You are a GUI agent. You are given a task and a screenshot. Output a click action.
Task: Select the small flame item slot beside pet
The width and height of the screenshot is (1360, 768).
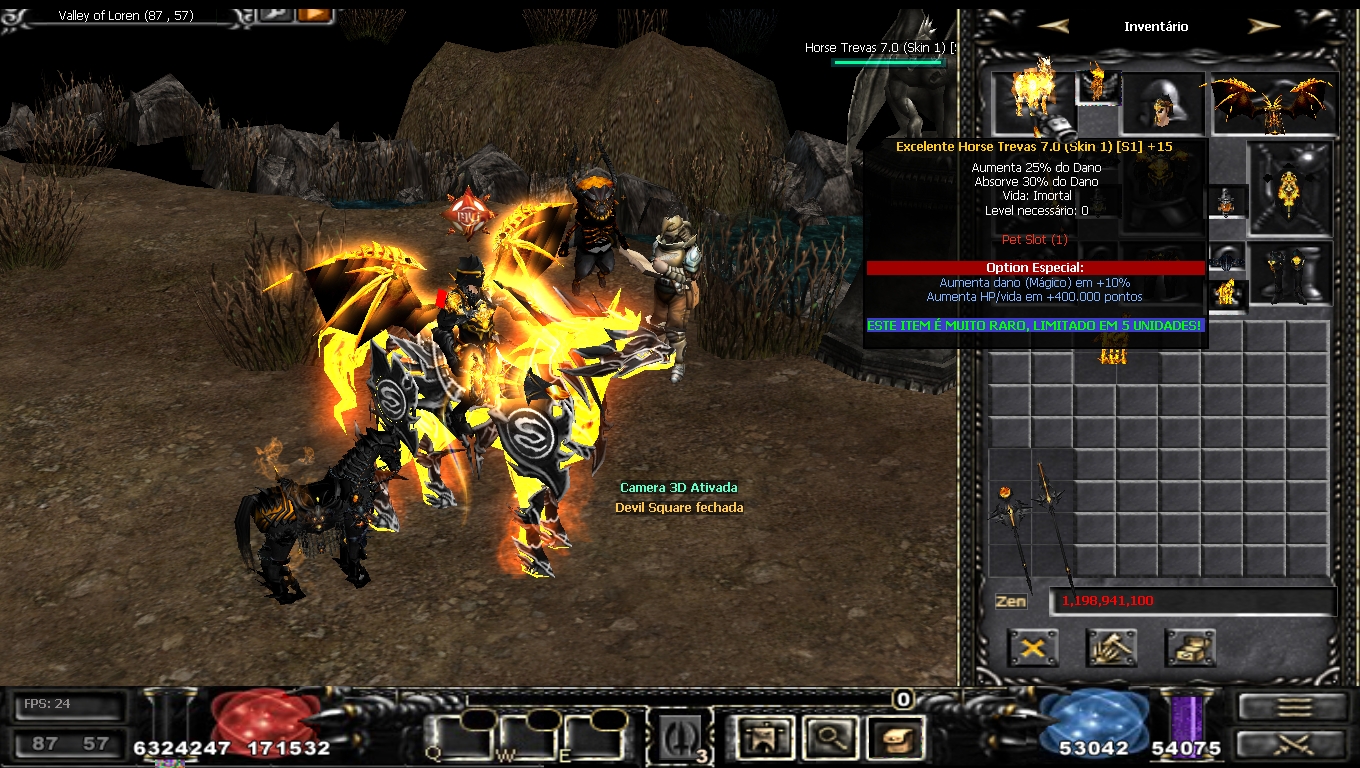[1097, 87]
